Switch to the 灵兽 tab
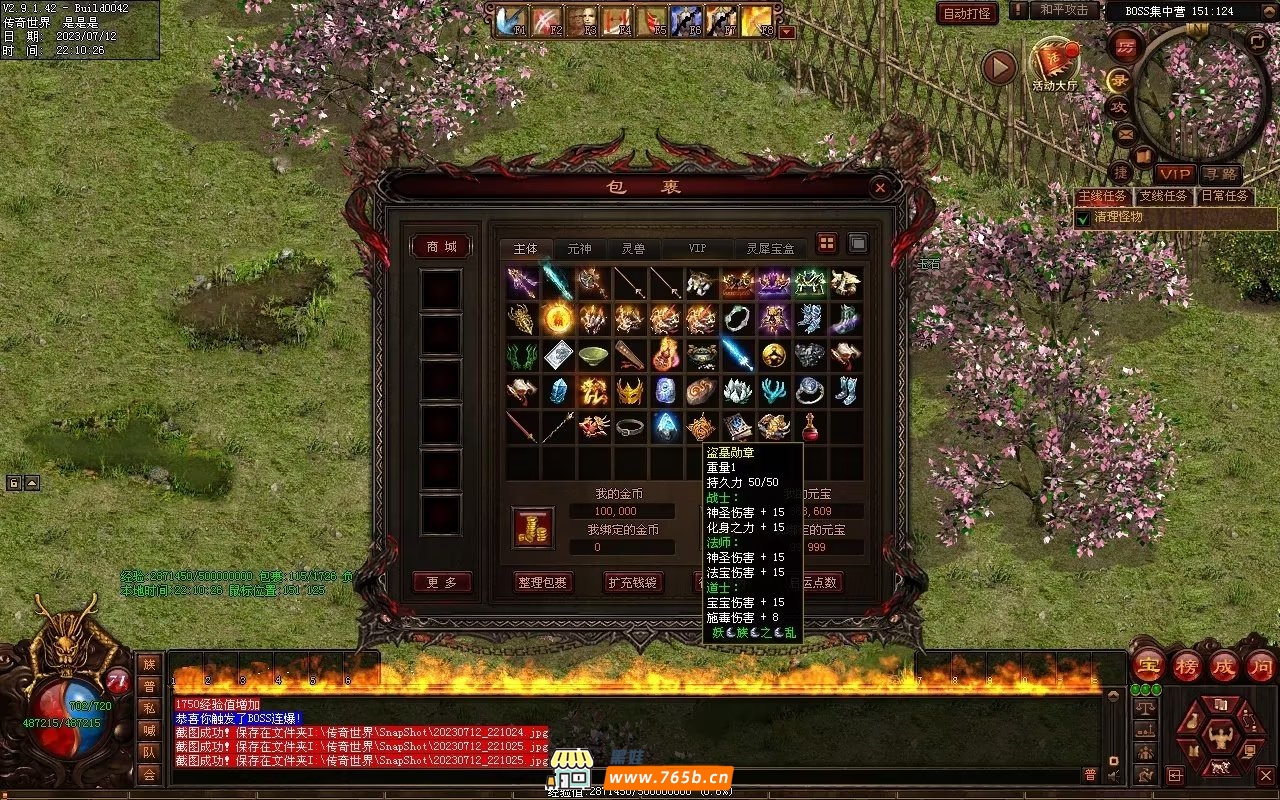The height and width of the screenshot is (800, 1280). pyautogui.click(x=633, y=248)
